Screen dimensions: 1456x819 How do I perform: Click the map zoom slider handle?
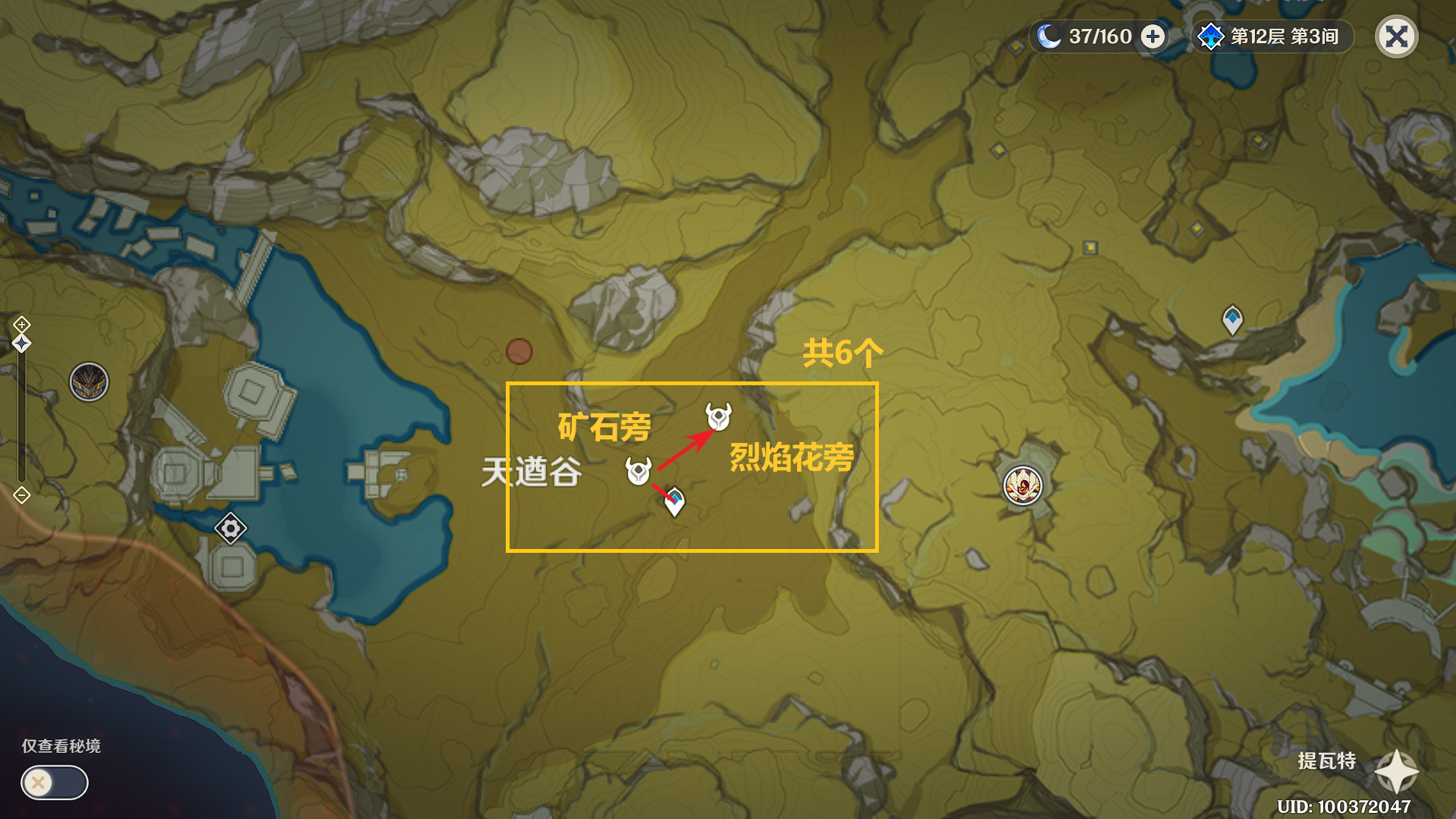(x=21, y=344)
